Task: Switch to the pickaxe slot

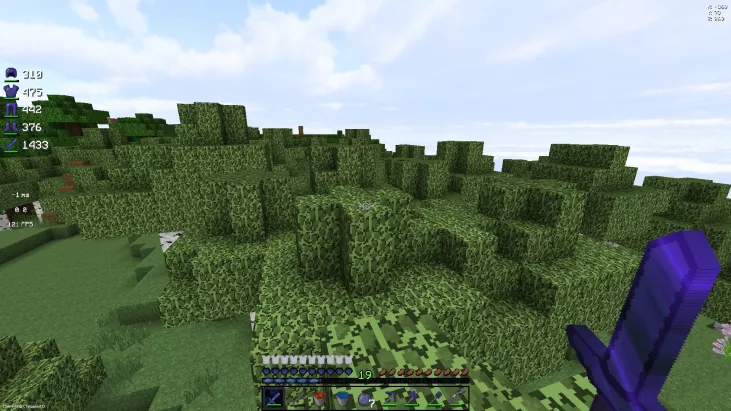Action: pos(388,398)
